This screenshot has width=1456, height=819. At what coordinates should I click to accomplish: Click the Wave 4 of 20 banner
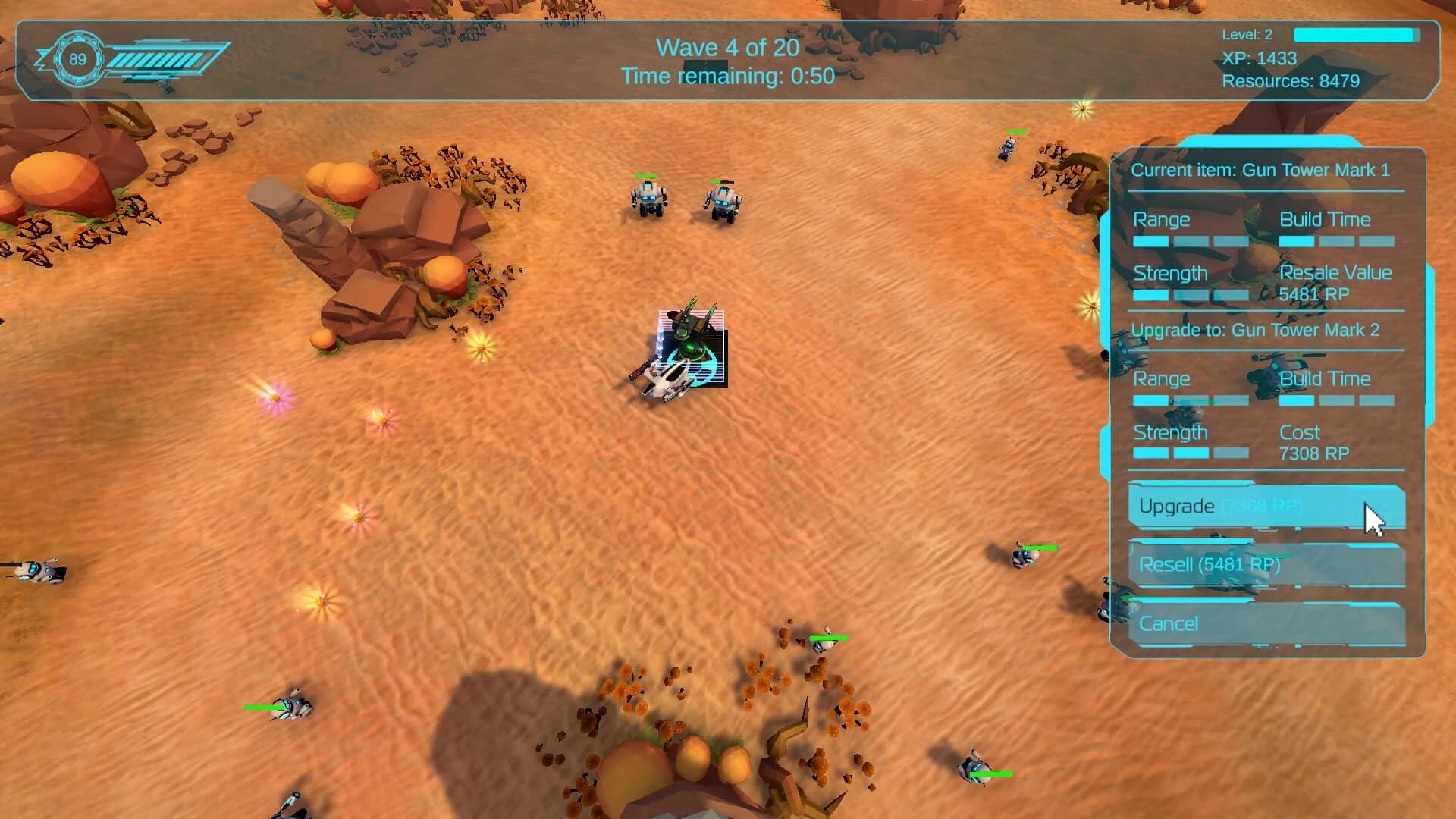(x=727, y=48)
